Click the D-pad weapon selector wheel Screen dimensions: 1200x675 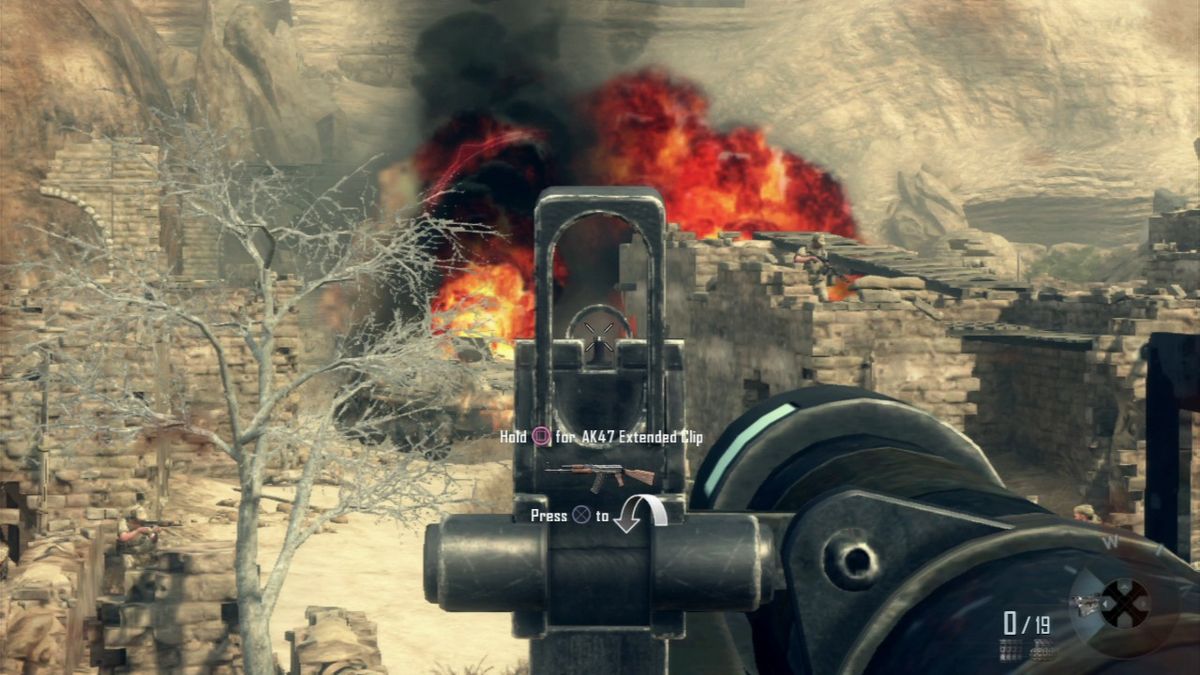click(1125, 603)
